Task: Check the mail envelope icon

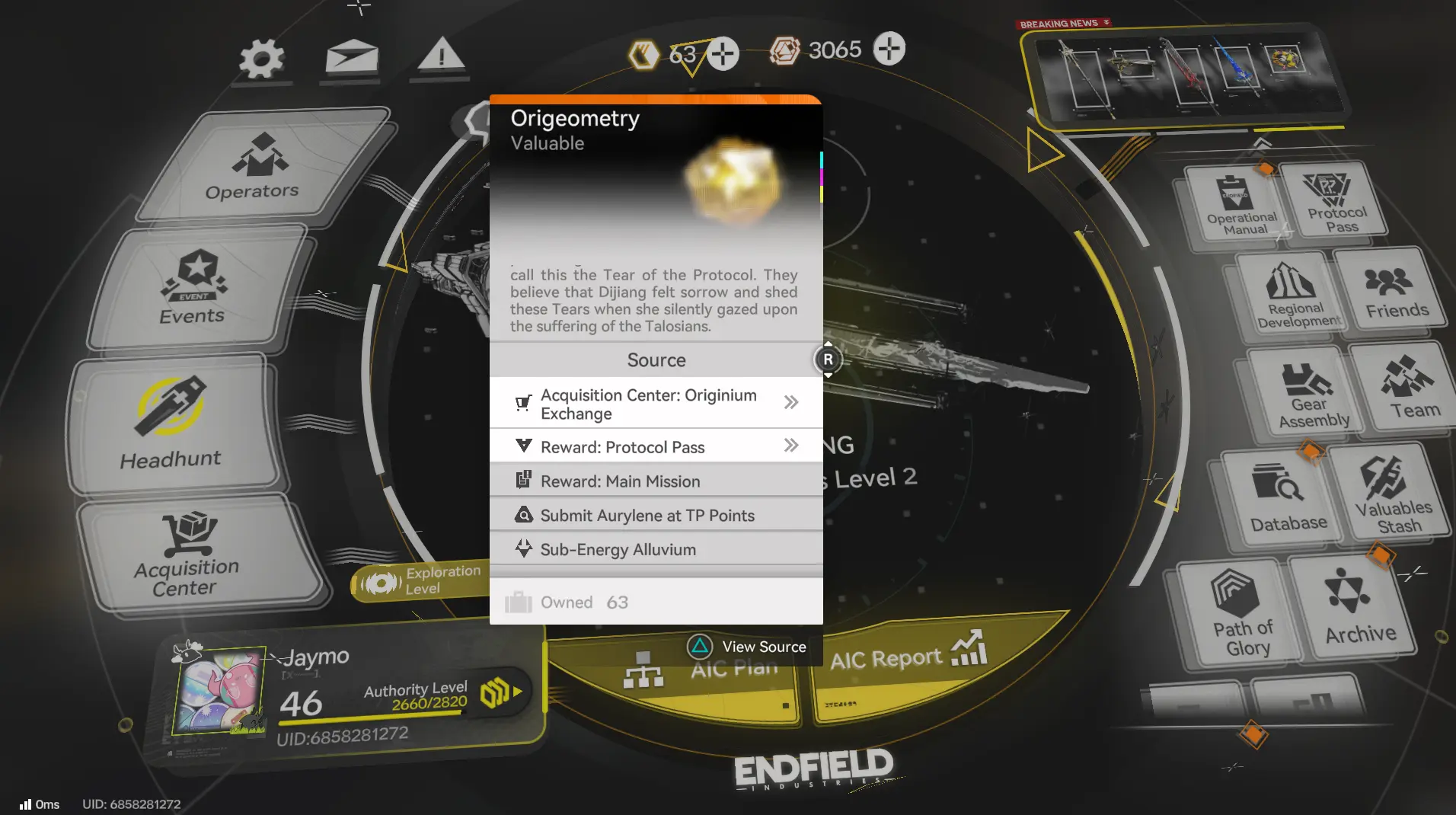Action: click(x=352, y=58)
